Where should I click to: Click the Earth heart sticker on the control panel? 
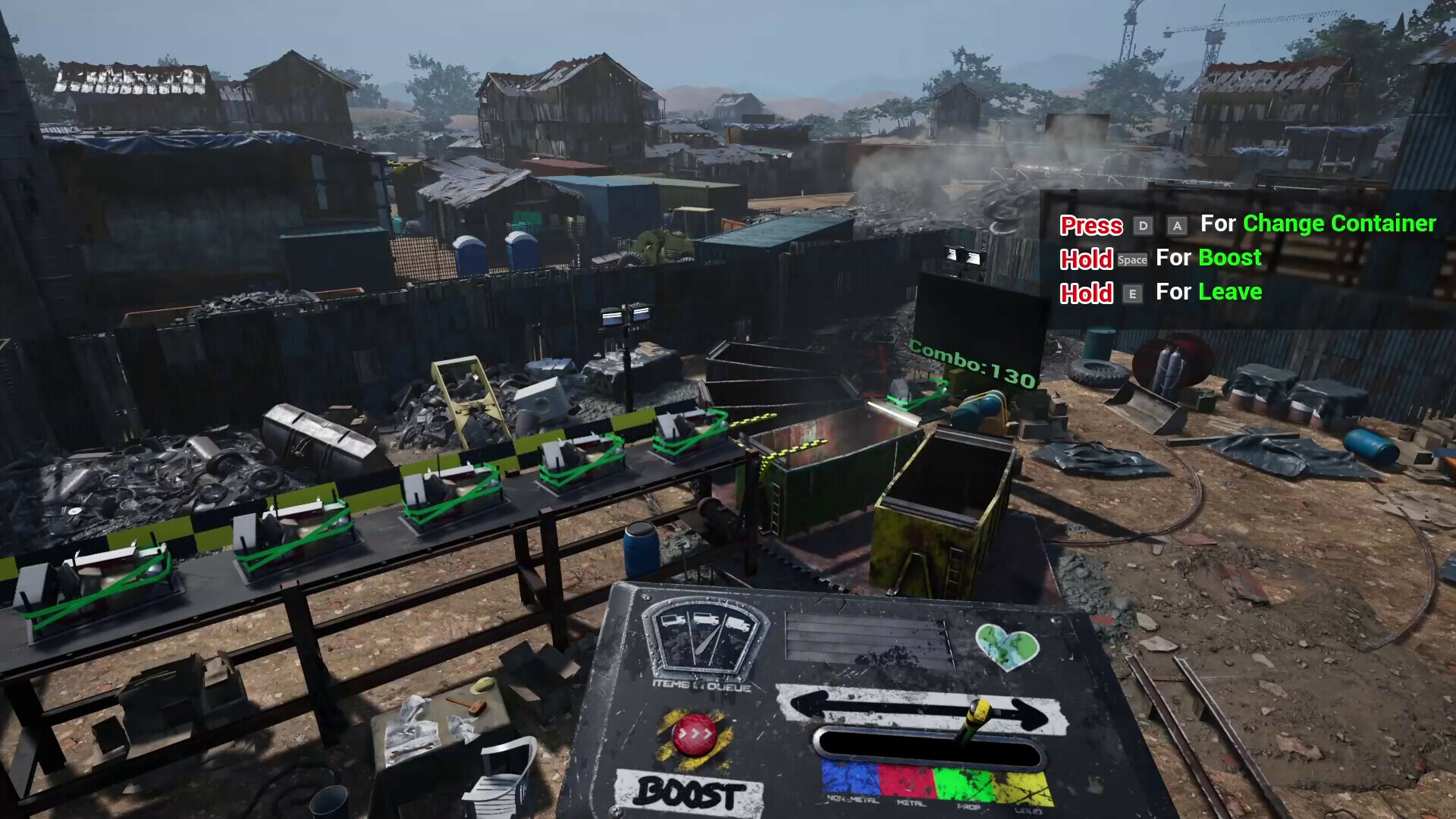[1007, 647]
